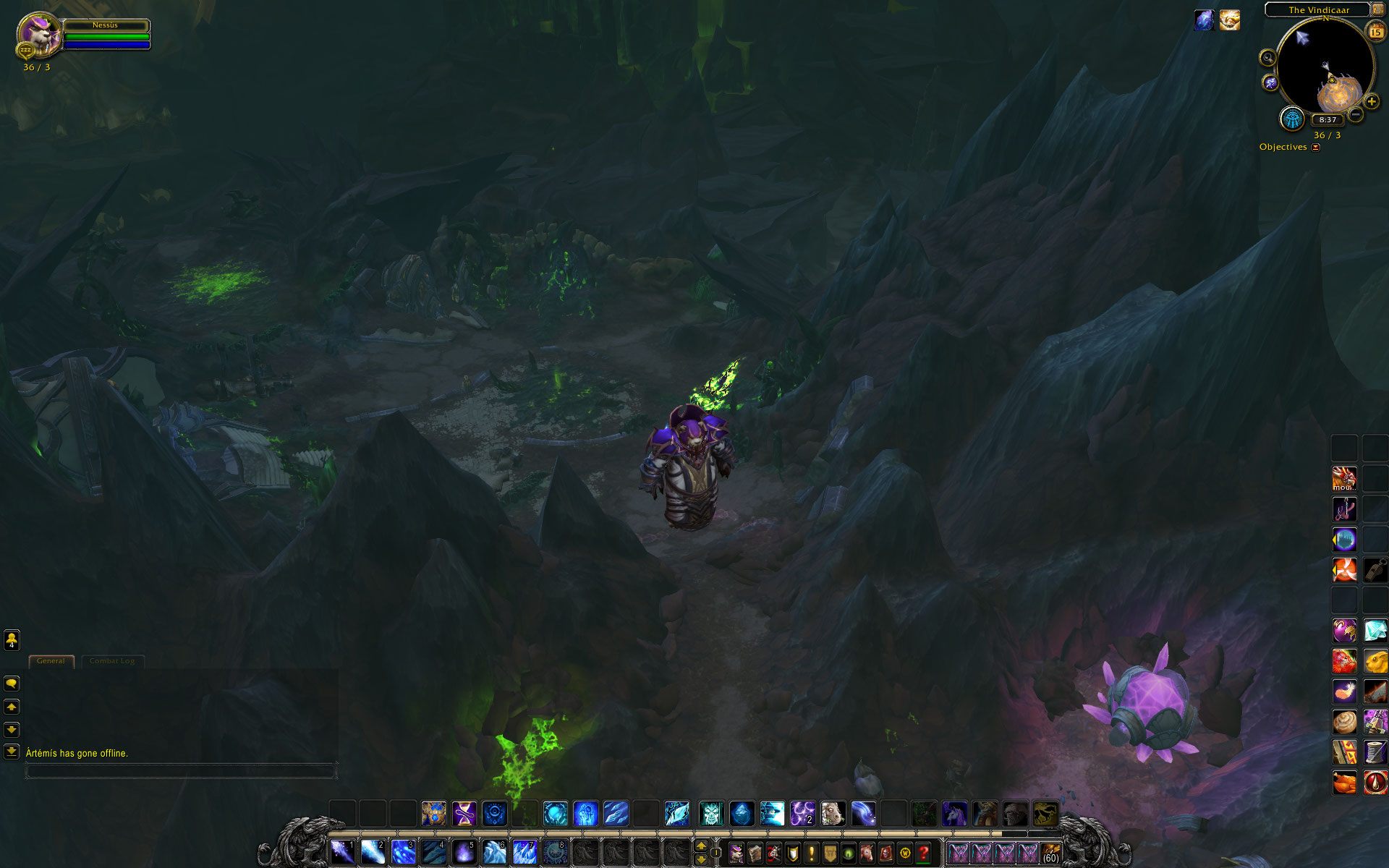Open the blue class hall button under minimap
This screenshot has height=868, width=1389.
point(1292,119)
